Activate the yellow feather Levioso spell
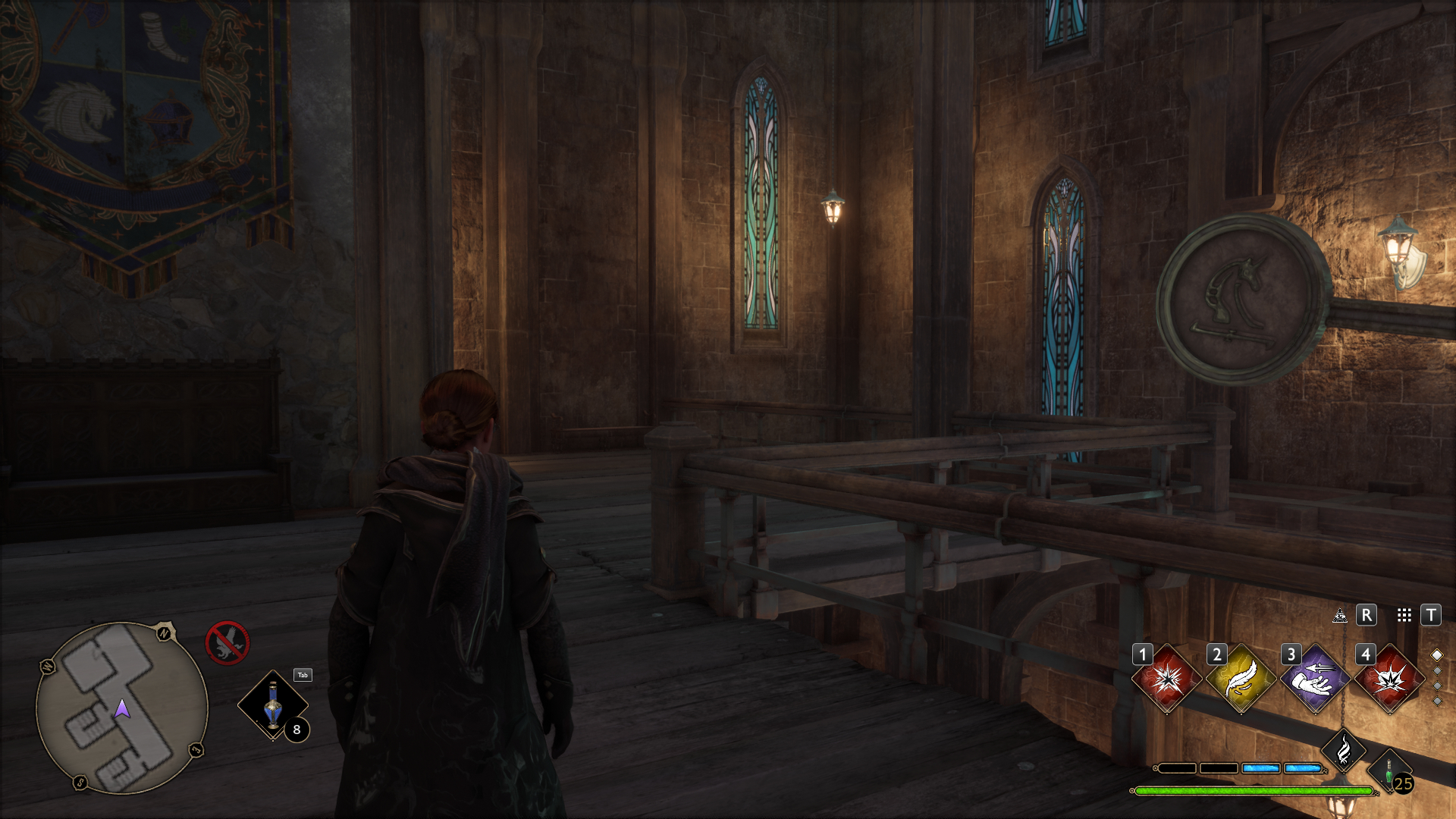Image resolution: width=1456 pixels, height=819 pixels. click(1241, 679)
